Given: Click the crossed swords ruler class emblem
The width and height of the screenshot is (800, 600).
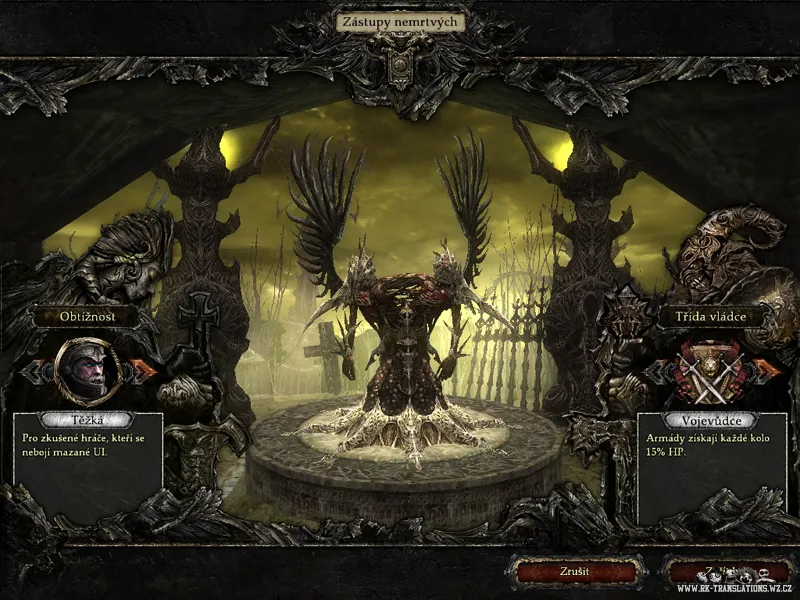Looking at the screenshot, I should [711, 371].
